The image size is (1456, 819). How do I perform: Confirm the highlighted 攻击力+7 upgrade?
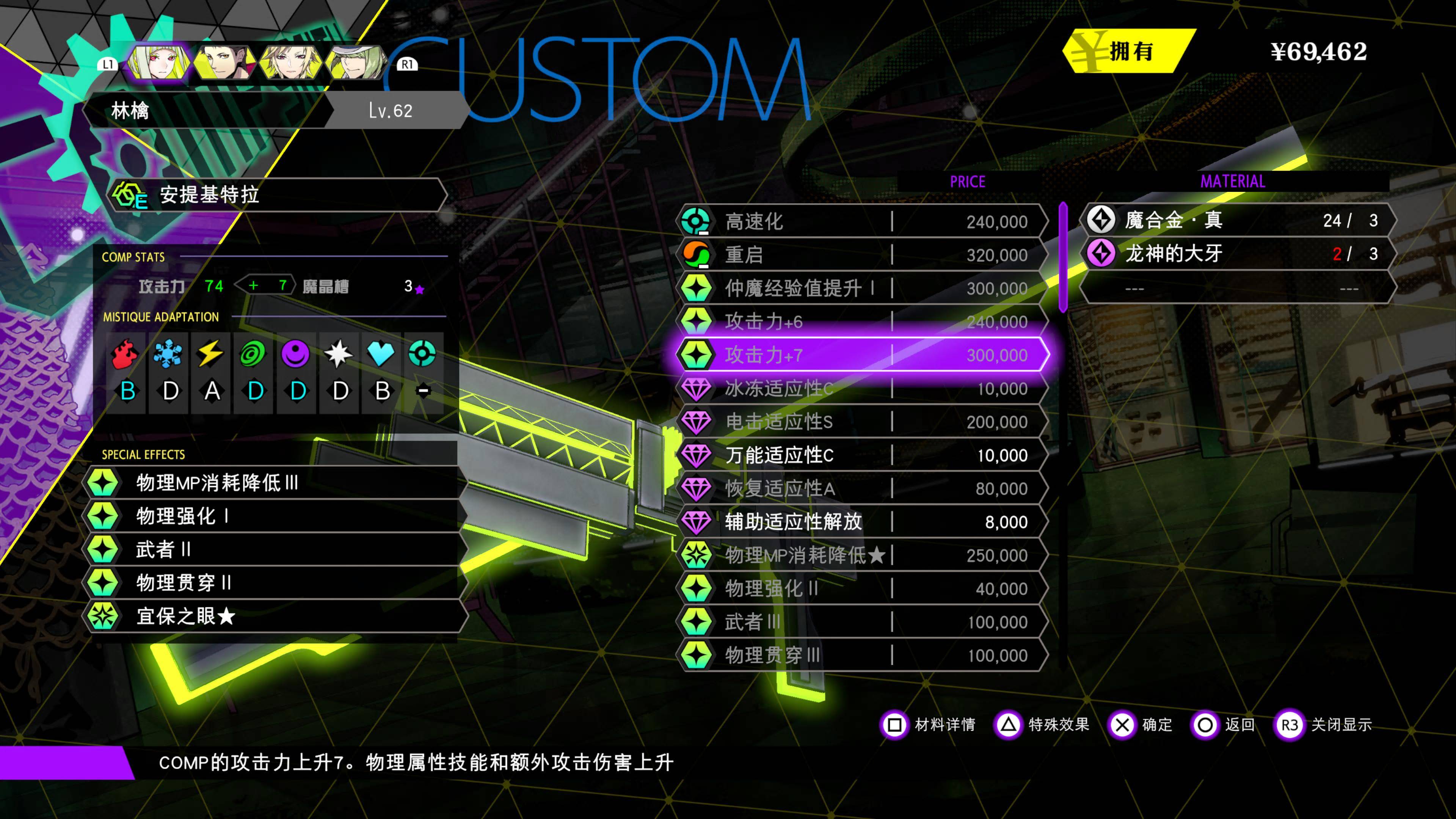tap(862, 355)
